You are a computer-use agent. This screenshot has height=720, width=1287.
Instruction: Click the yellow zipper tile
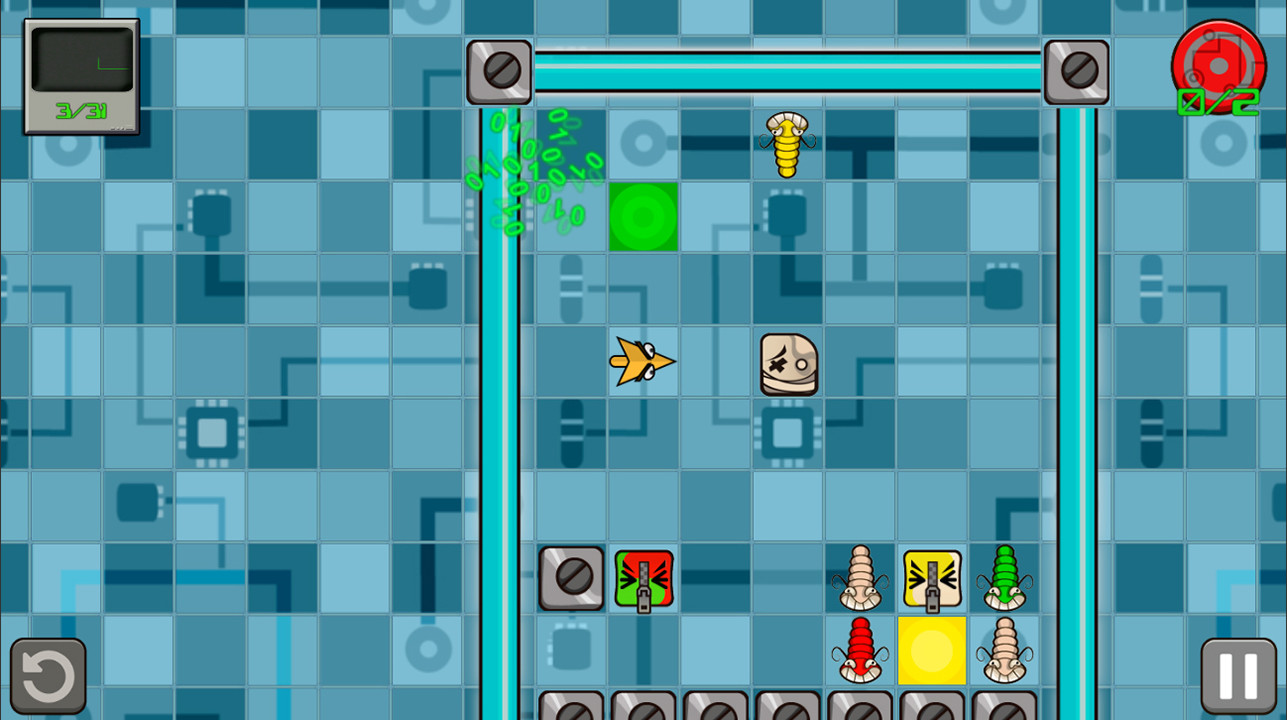[x=931, y=578]
